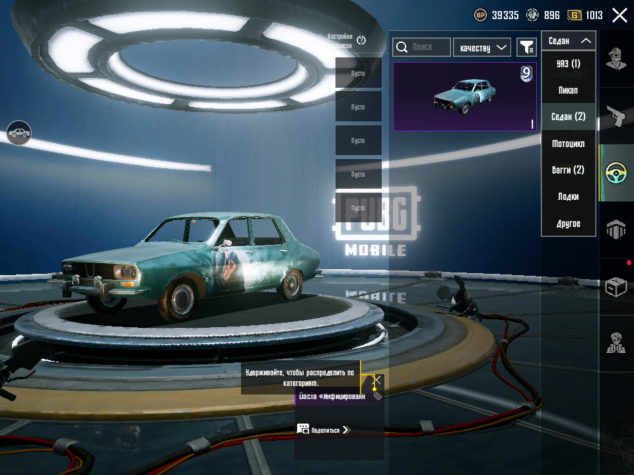Viewport: 634px width, 475px height.
Task: Select the Лодки category
Action: coord(568,197)
